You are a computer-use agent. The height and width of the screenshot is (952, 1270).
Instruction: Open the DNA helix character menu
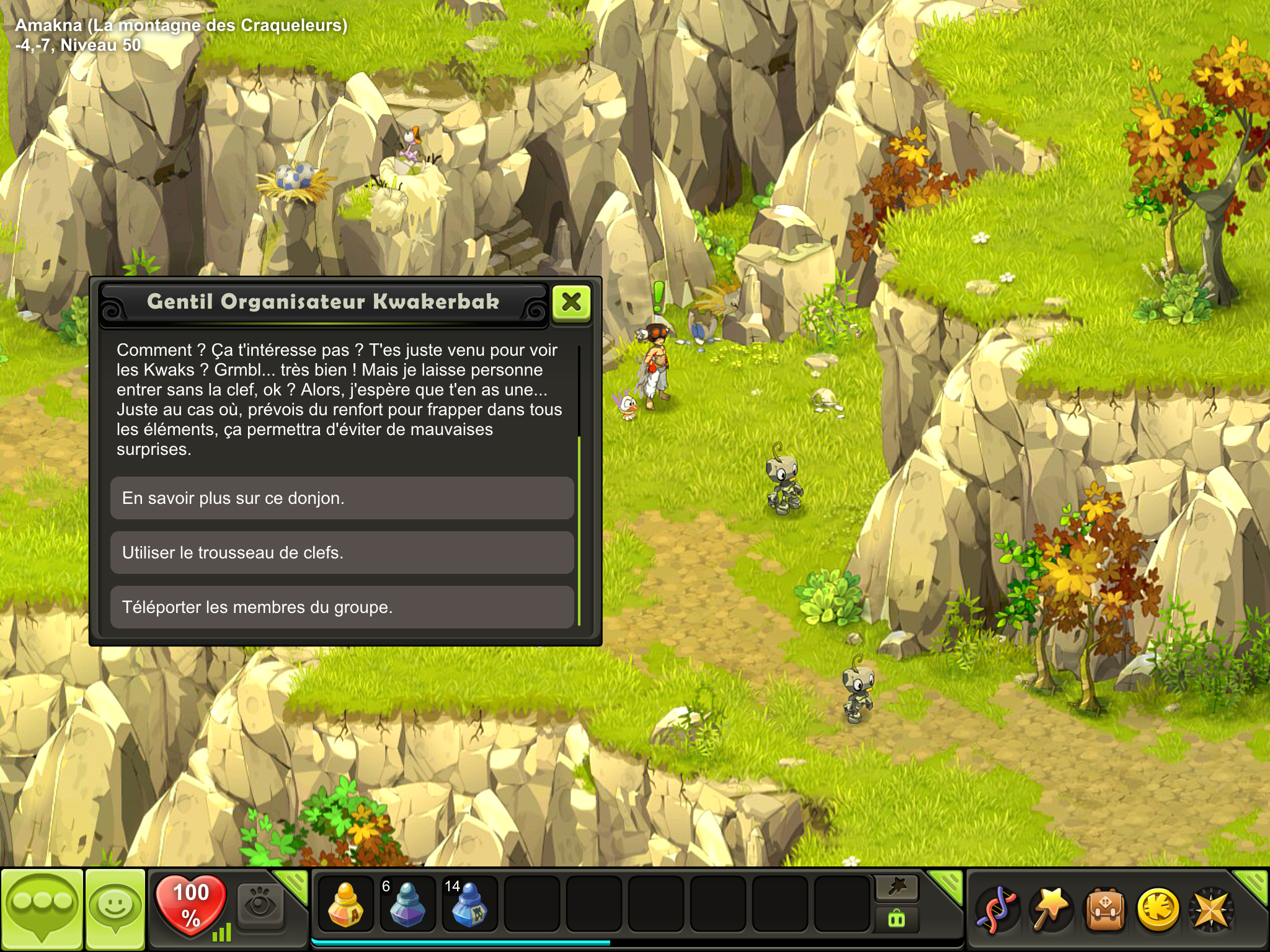click(x=996, y=910)
